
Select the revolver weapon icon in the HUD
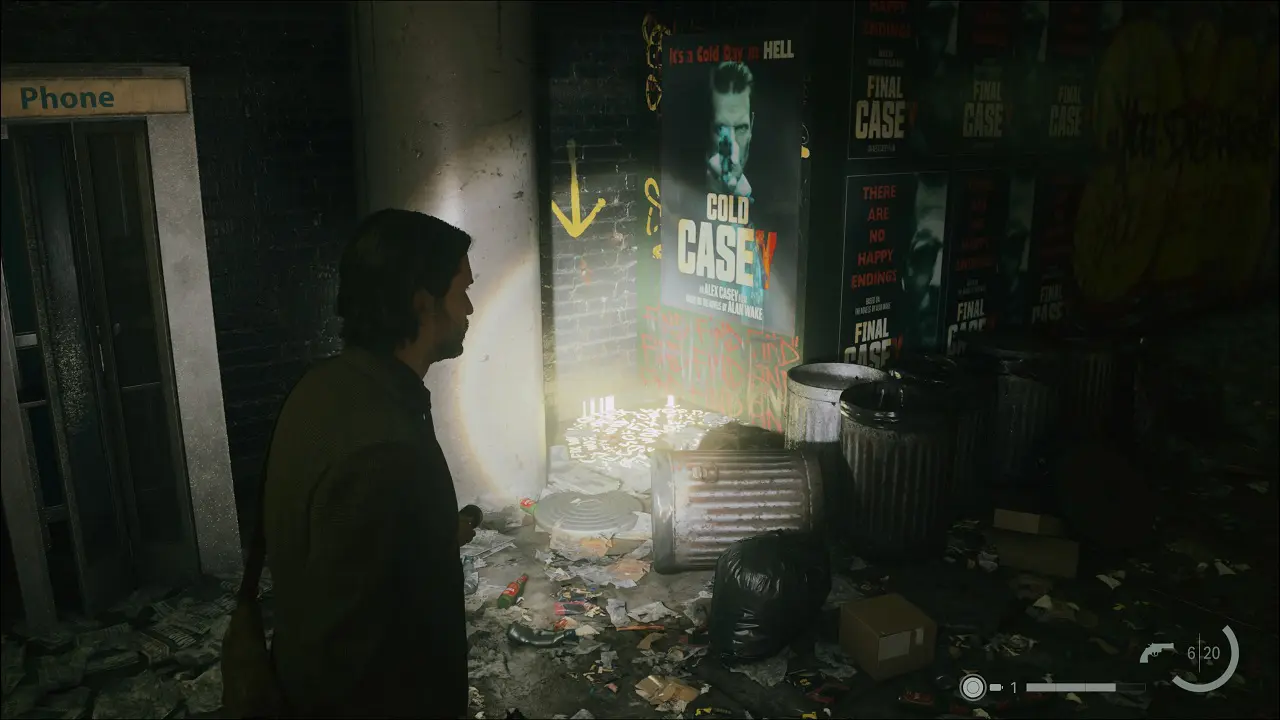tap(1160, 650)
